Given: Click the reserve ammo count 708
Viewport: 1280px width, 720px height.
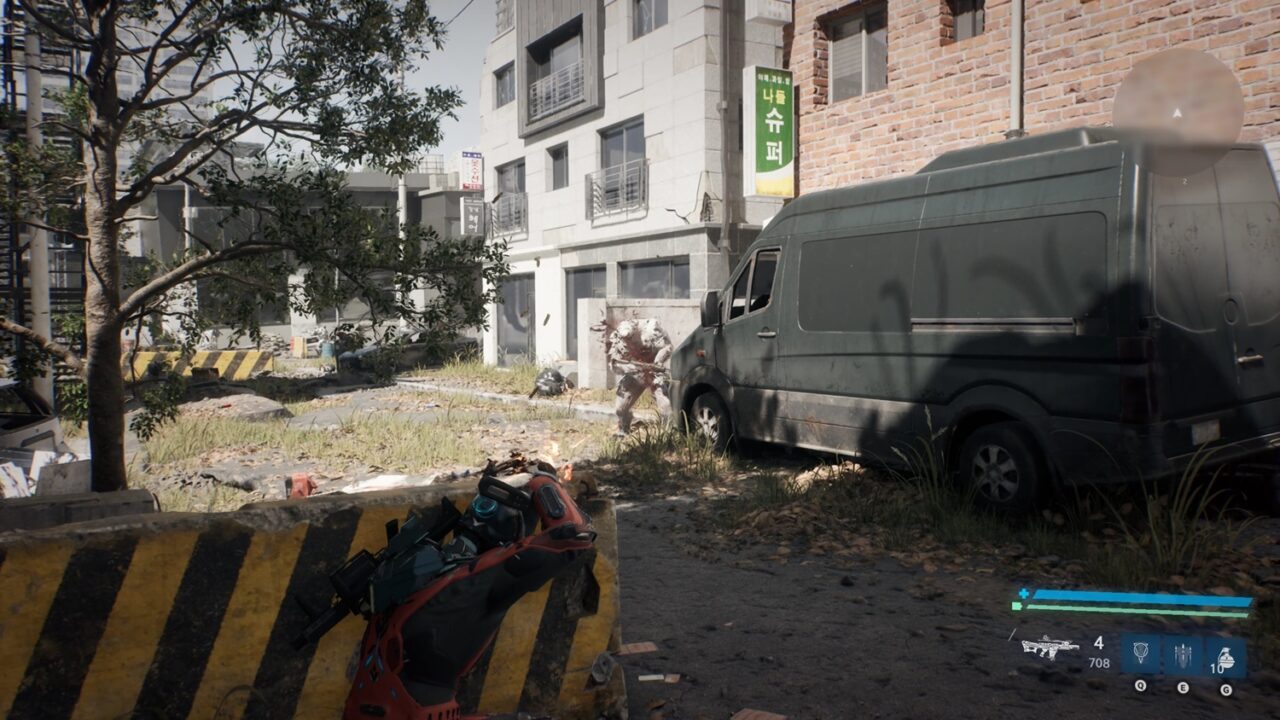Looking at the screenshot, I should point(1098,662).
